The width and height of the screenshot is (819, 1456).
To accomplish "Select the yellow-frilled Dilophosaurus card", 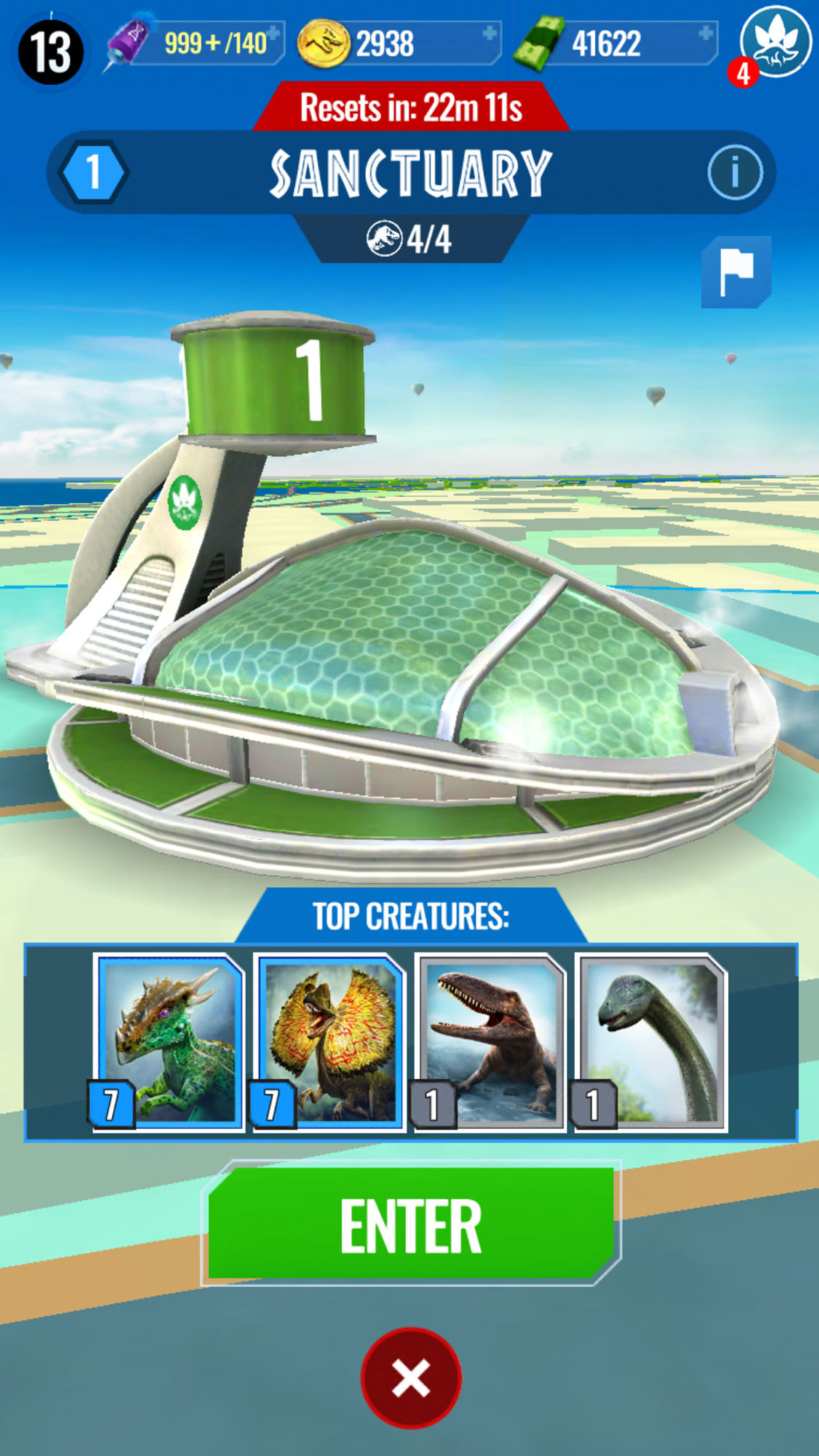I will (329, 1042).
